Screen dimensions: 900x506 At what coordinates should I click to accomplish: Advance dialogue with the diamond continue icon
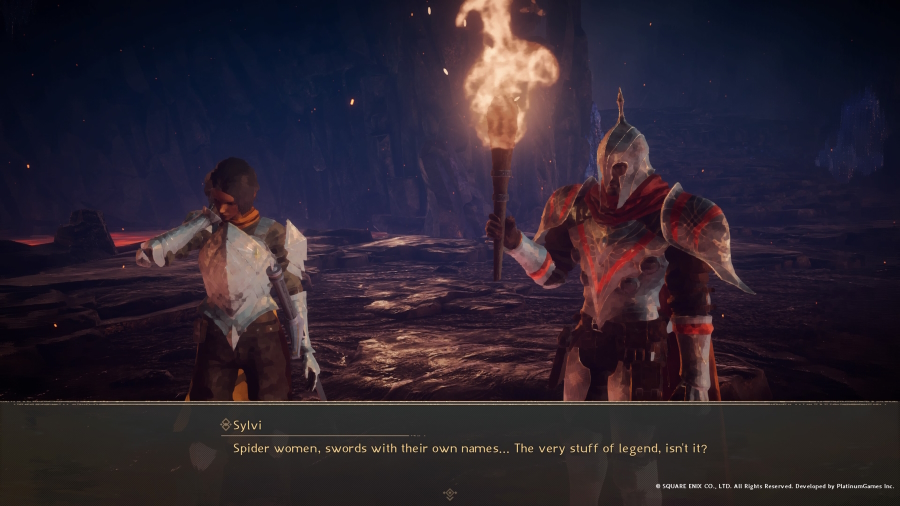coord(450,493)
